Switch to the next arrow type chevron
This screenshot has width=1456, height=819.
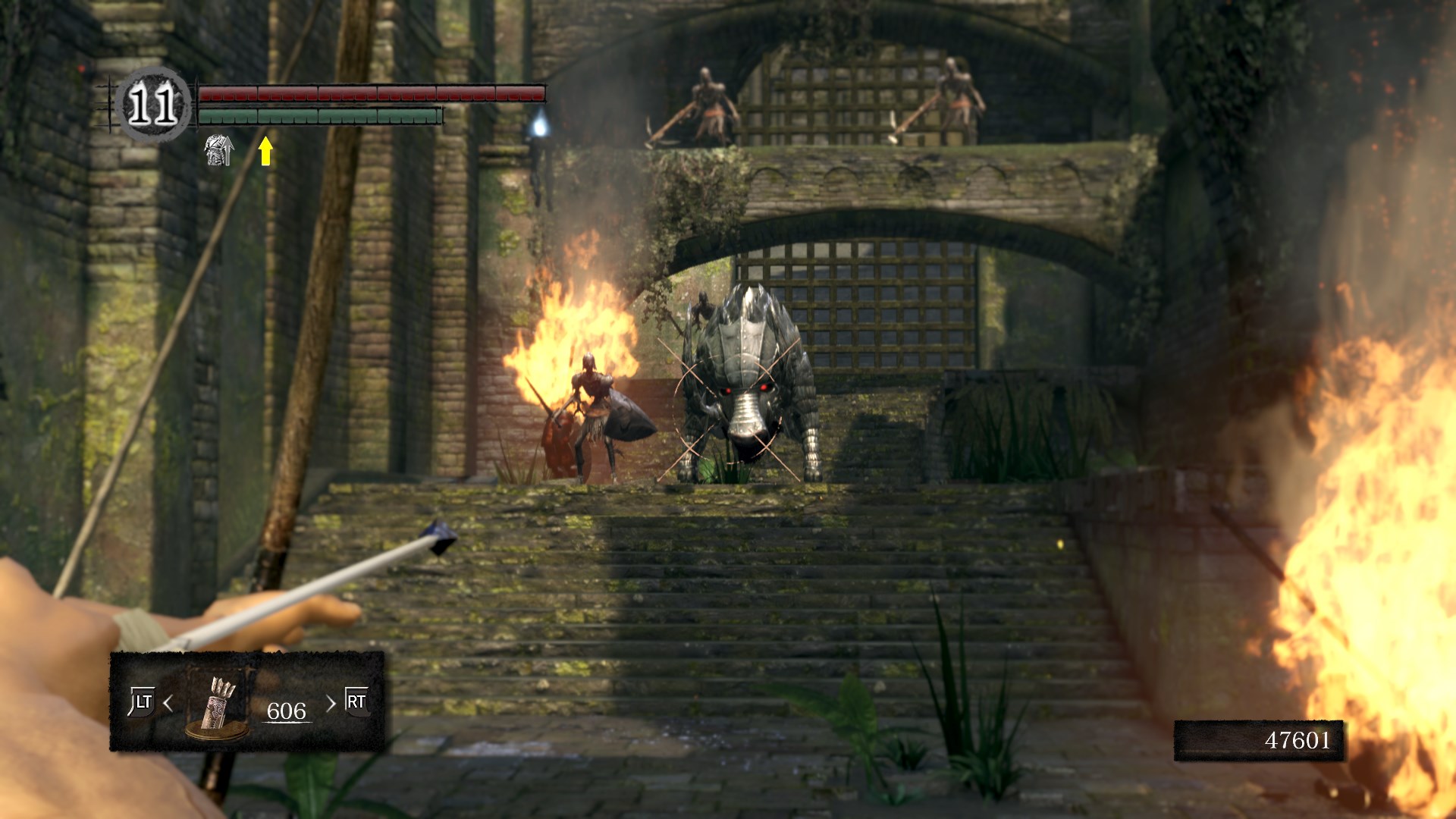point(331,704)
